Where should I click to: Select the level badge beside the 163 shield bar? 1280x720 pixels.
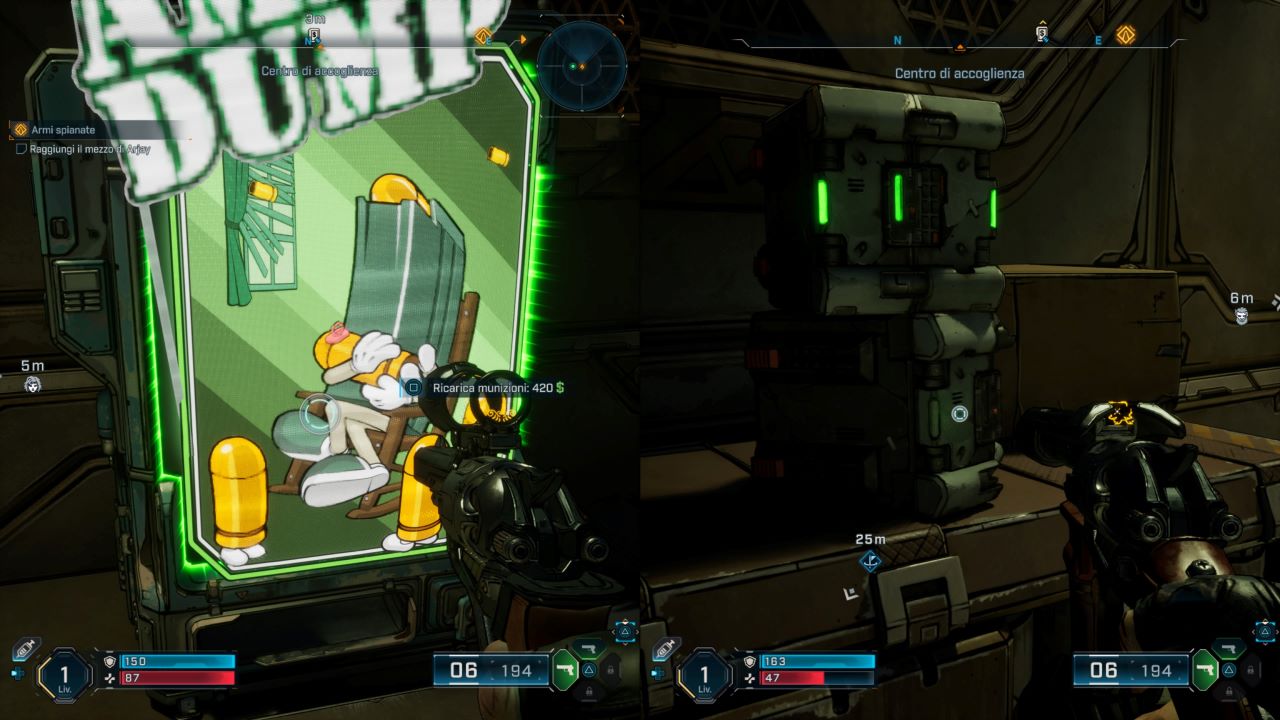(x=705, y=677)
